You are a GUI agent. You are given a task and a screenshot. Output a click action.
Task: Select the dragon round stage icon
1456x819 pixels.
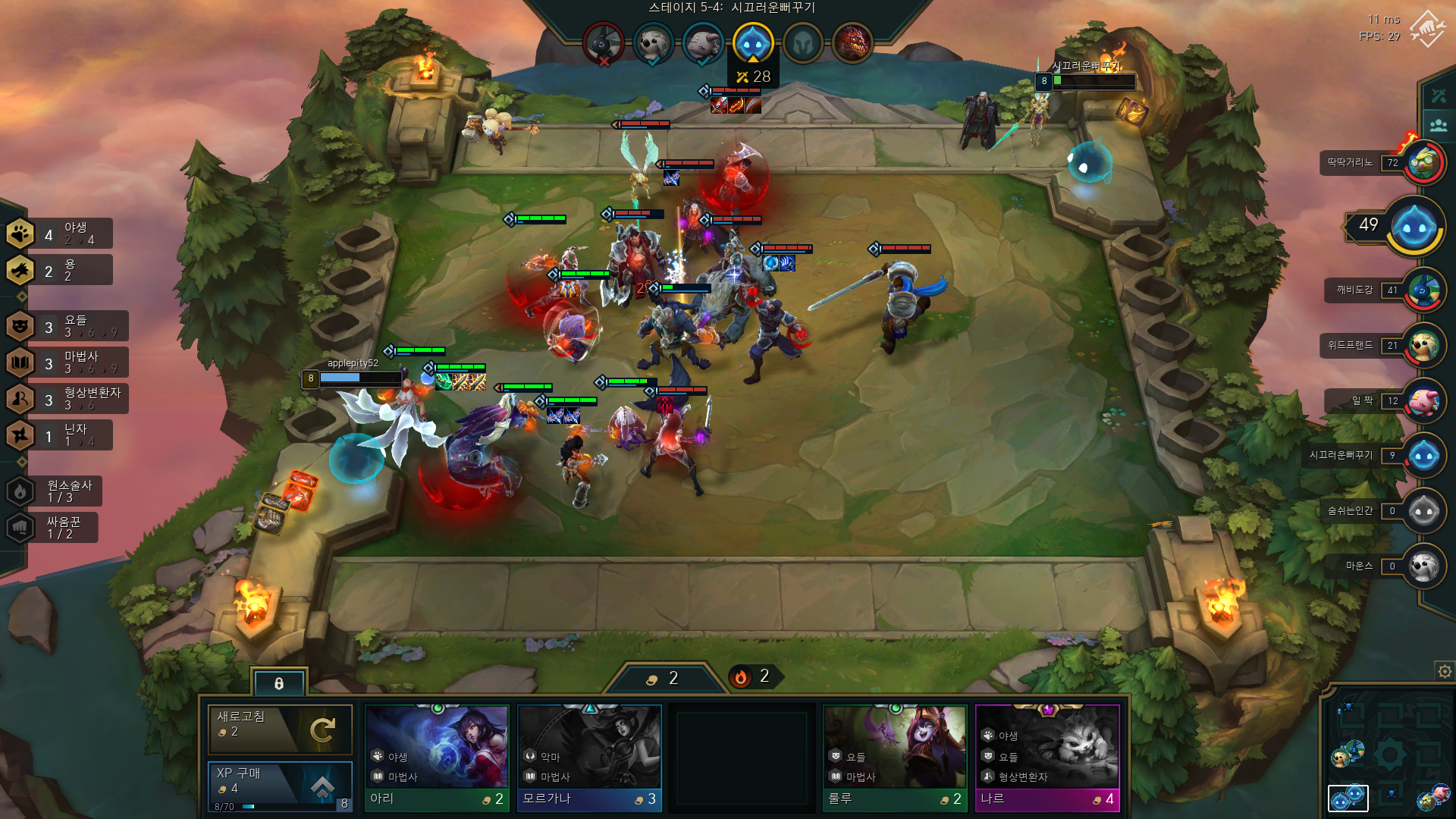click(x=852, y=43)
